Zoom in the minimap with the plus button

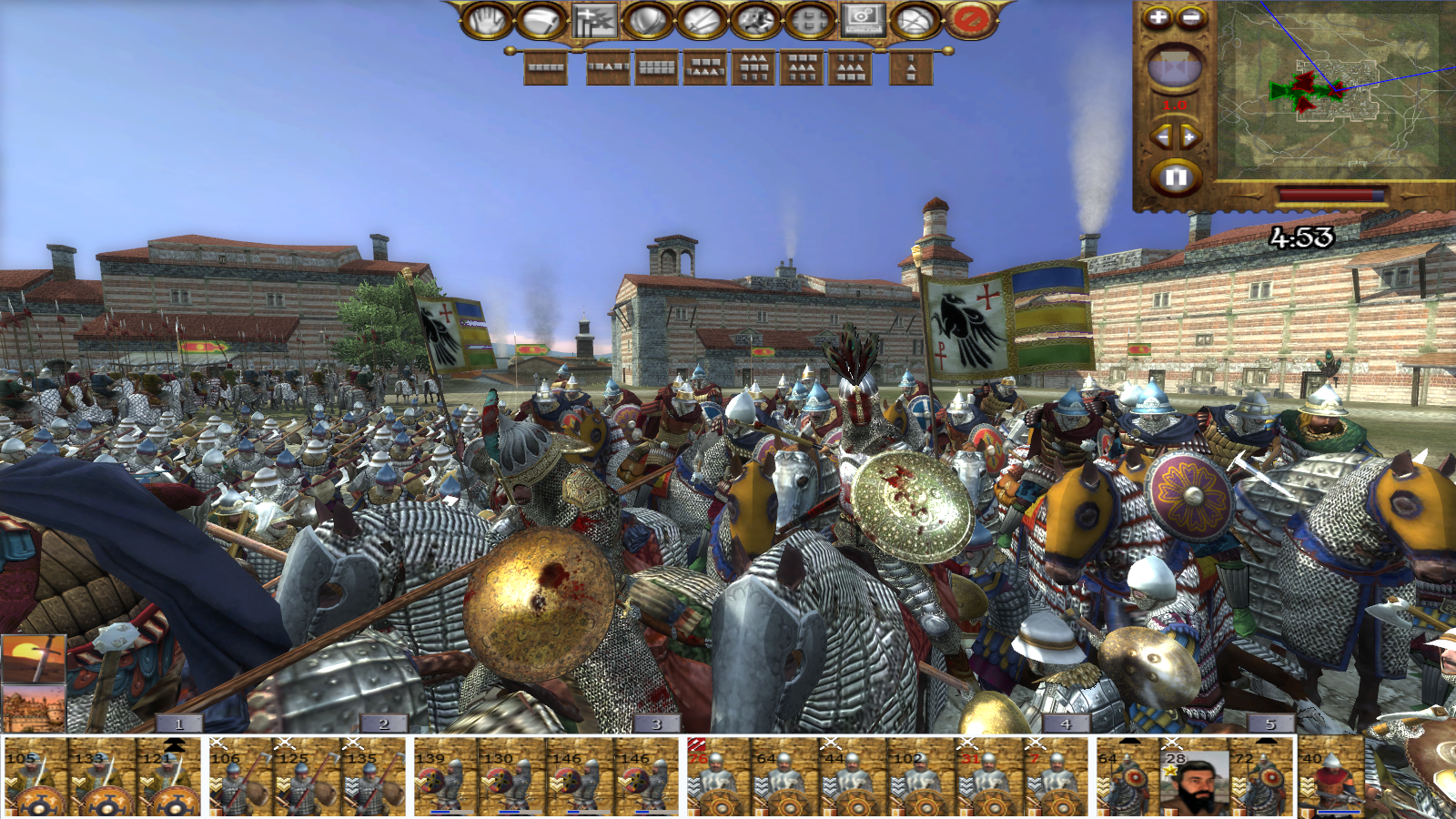pyautogui.click(x=1158, y=17)
